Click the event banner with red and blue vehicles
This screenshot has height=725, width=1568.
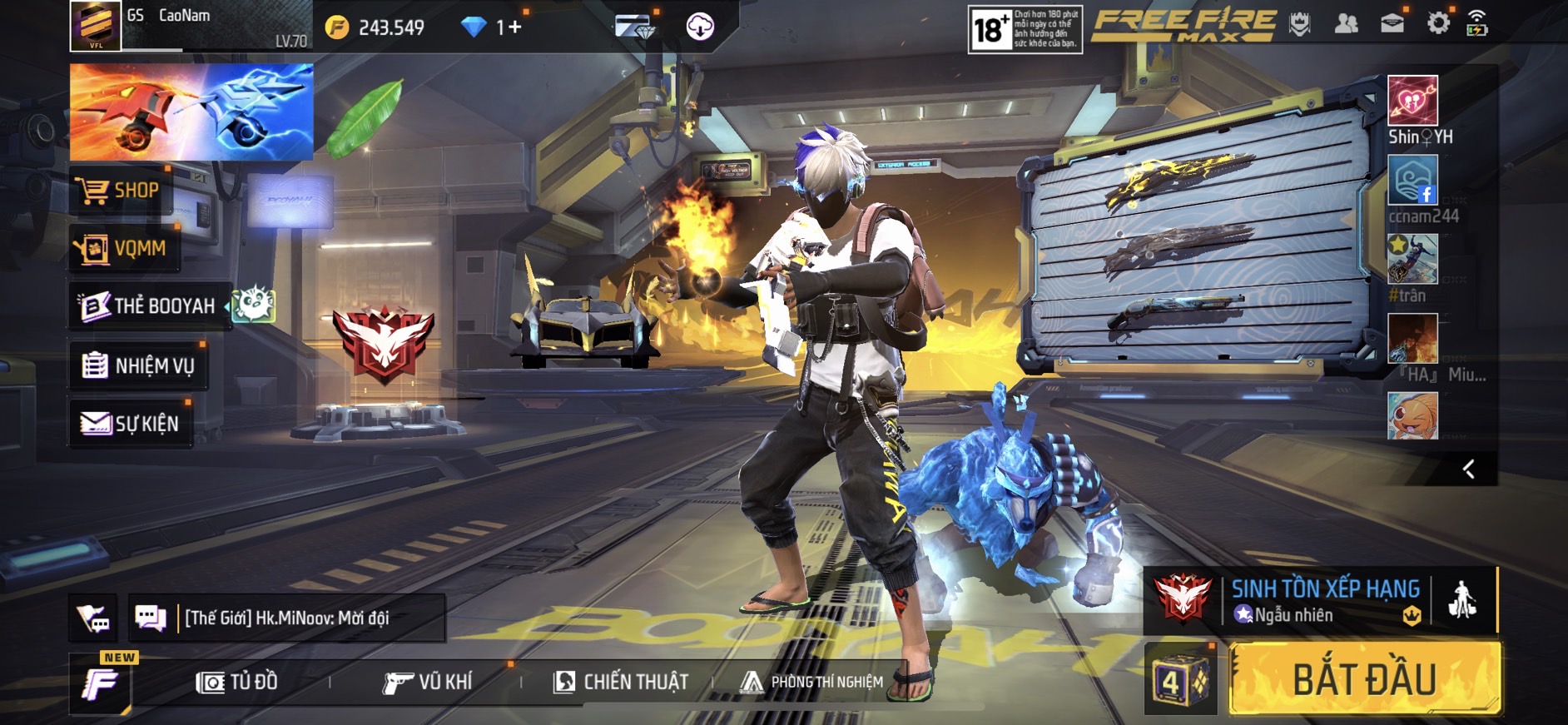[191, 112]
